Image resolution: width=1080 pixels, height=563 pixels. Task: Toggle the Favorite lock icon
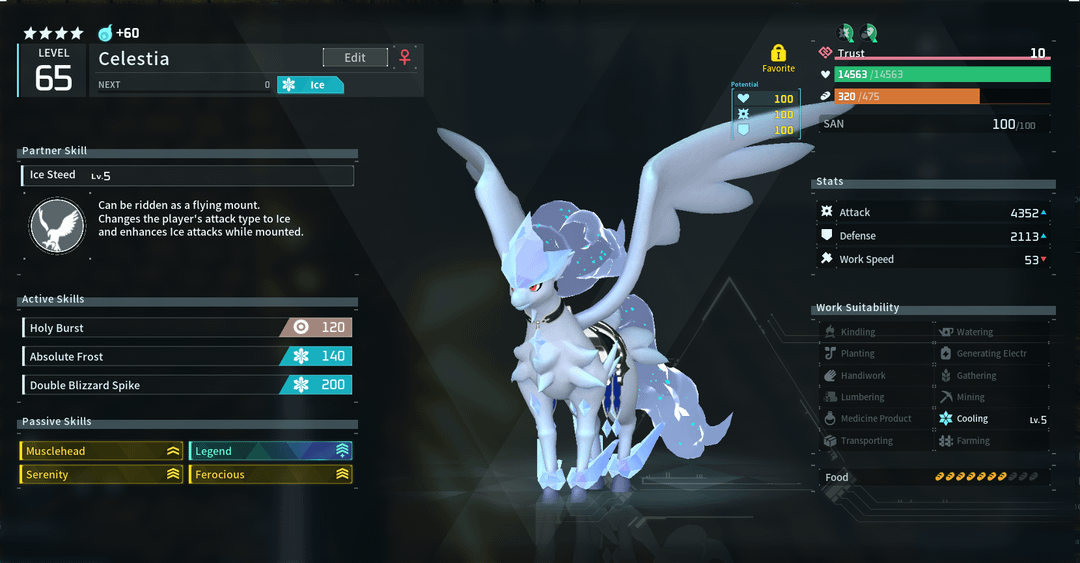click(x=778, y=54)
